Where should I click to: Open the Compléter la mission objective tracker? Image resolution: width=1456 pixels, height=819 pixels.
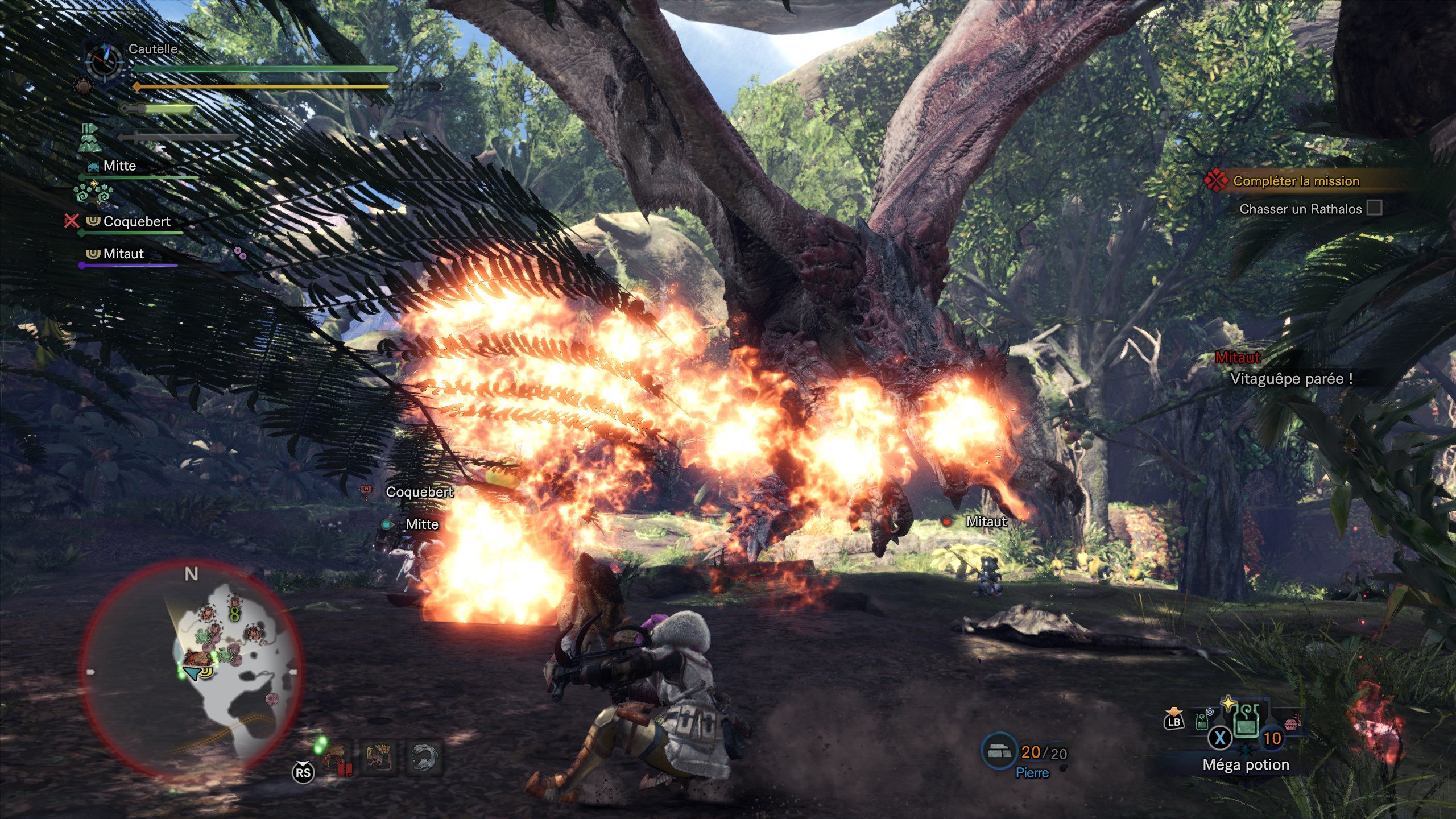(x=1295, y=181)
